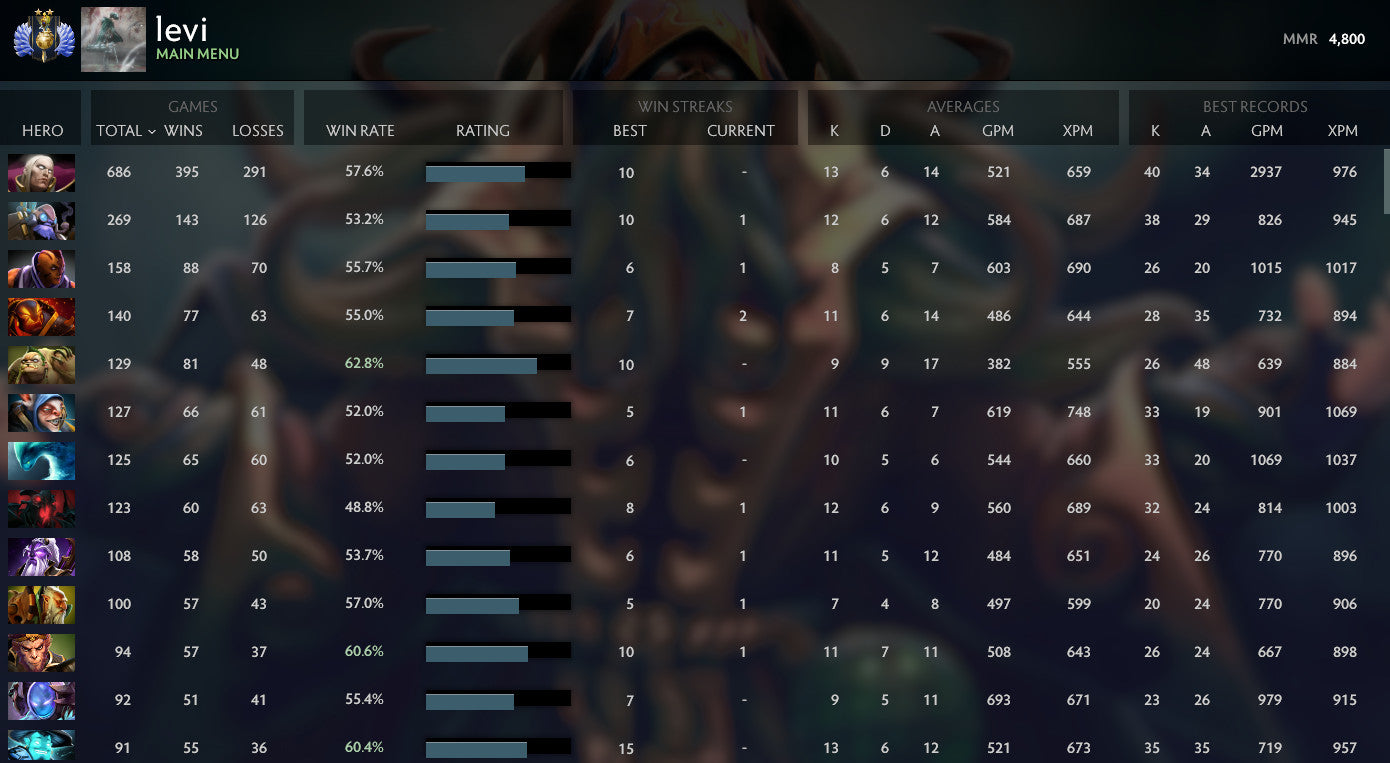This screenshot has width=1390, height=763.
Task: Click the scrollbar on the right edge
Action: click(1384, 180)
